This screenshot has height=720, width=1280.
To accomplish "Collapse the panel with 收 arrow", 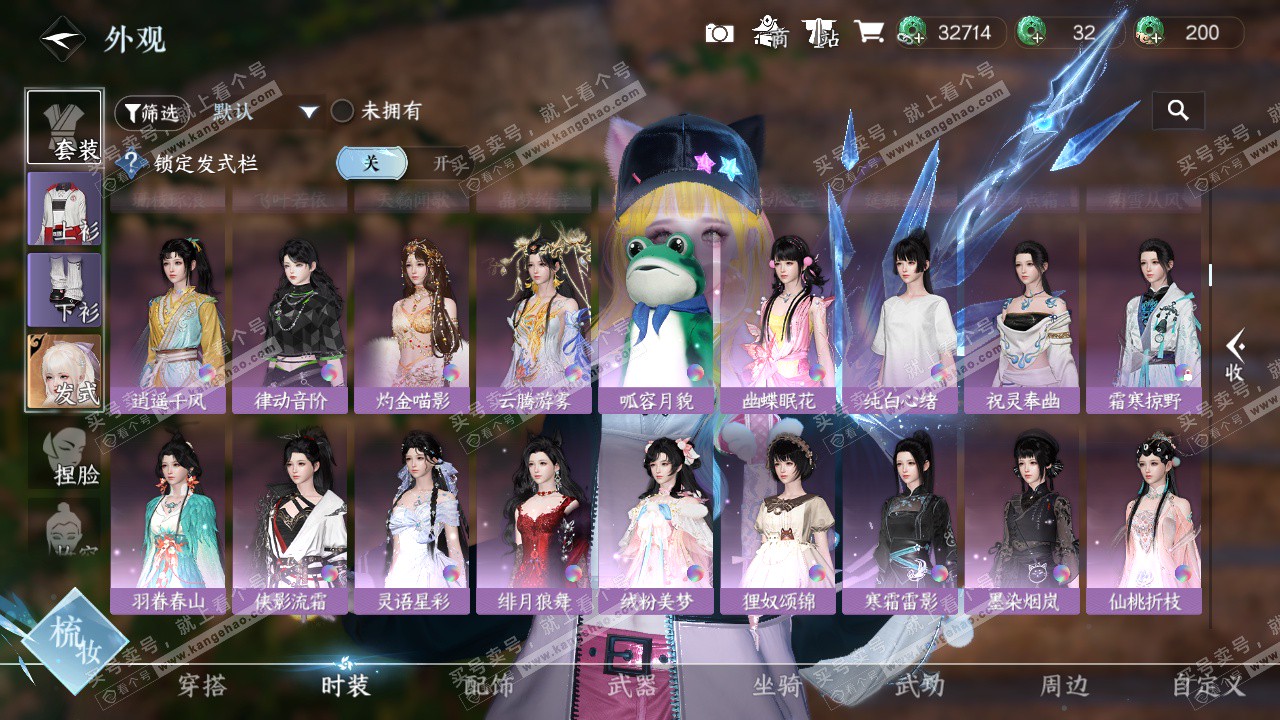I will coord(1235,354).
